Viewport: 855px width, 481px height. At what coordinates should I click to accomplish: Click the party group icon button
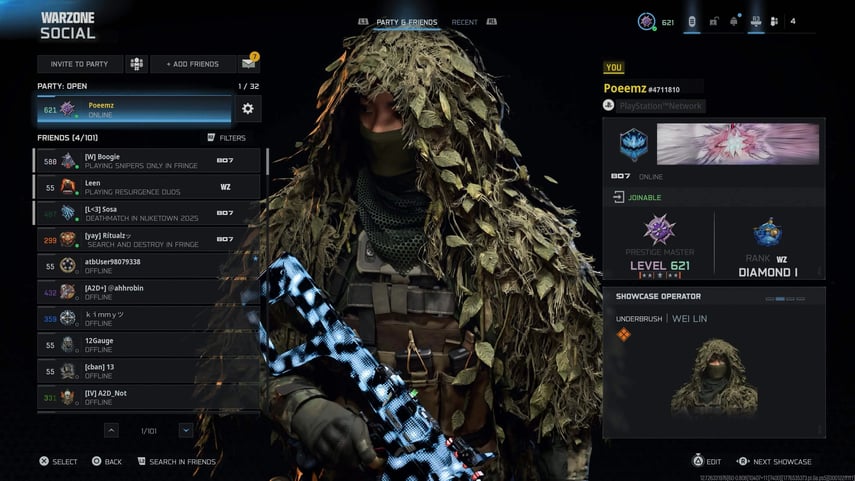pyautogui.click(x=137, y=64)
